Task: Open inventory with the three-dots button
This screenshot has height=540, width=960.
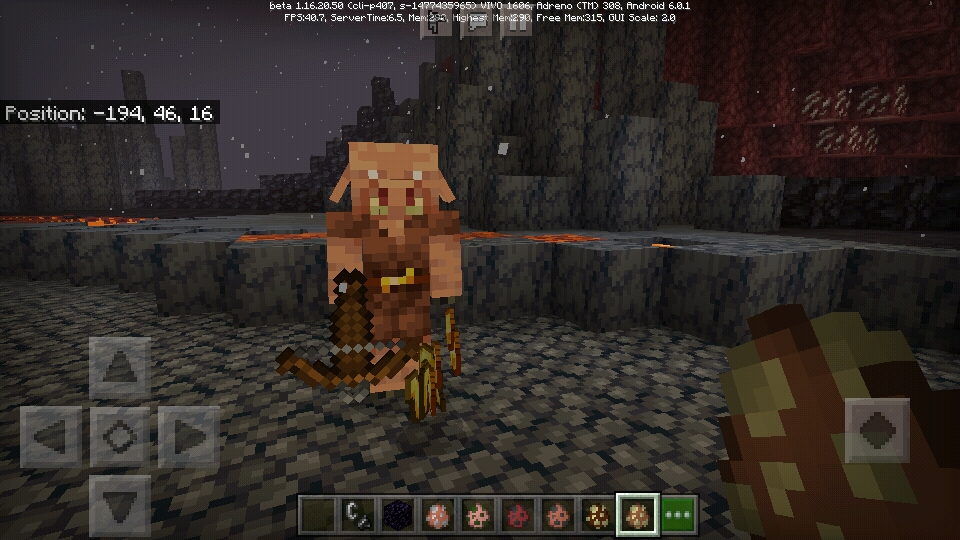Action: coord(679,515)
